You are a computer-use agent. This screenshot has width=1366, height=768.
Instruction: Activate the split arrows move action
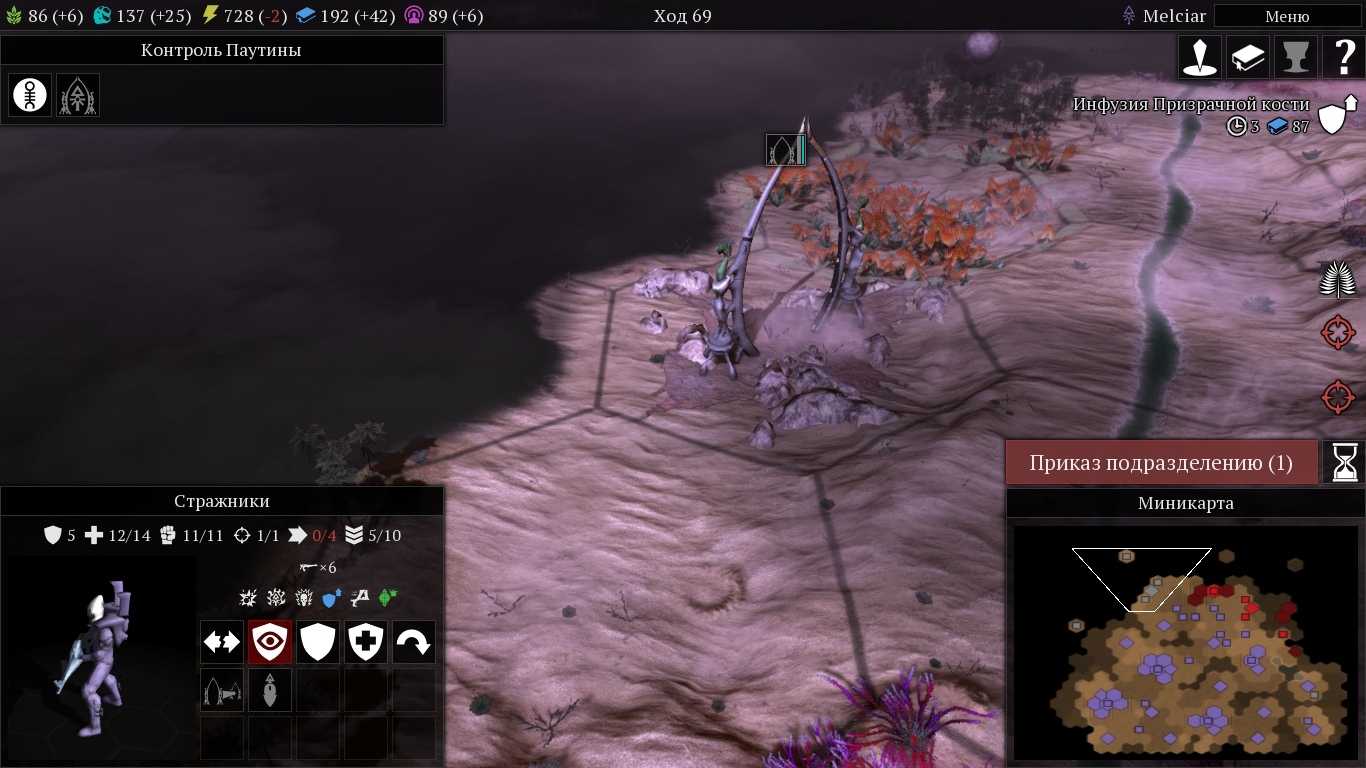pyautogui.click(x=221, y=642)
